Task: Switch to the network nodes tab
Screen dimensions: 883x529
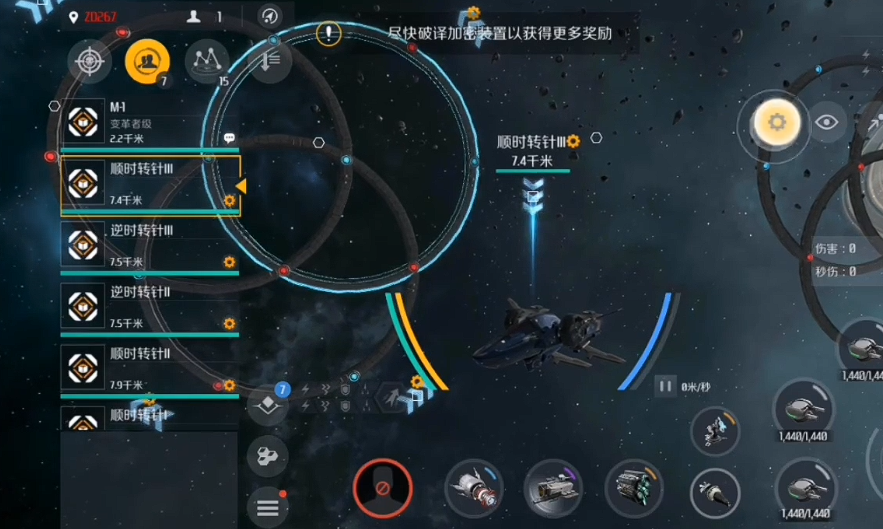Action: tap(206, 60)
